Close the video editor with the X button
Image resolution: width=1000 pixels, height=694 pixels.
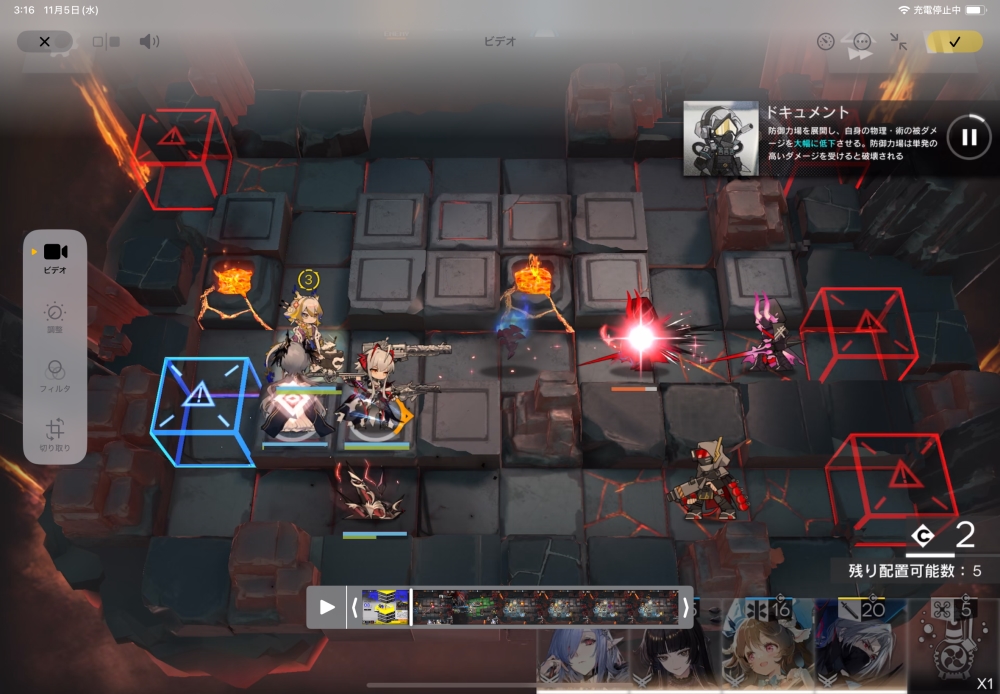point(44,41)
